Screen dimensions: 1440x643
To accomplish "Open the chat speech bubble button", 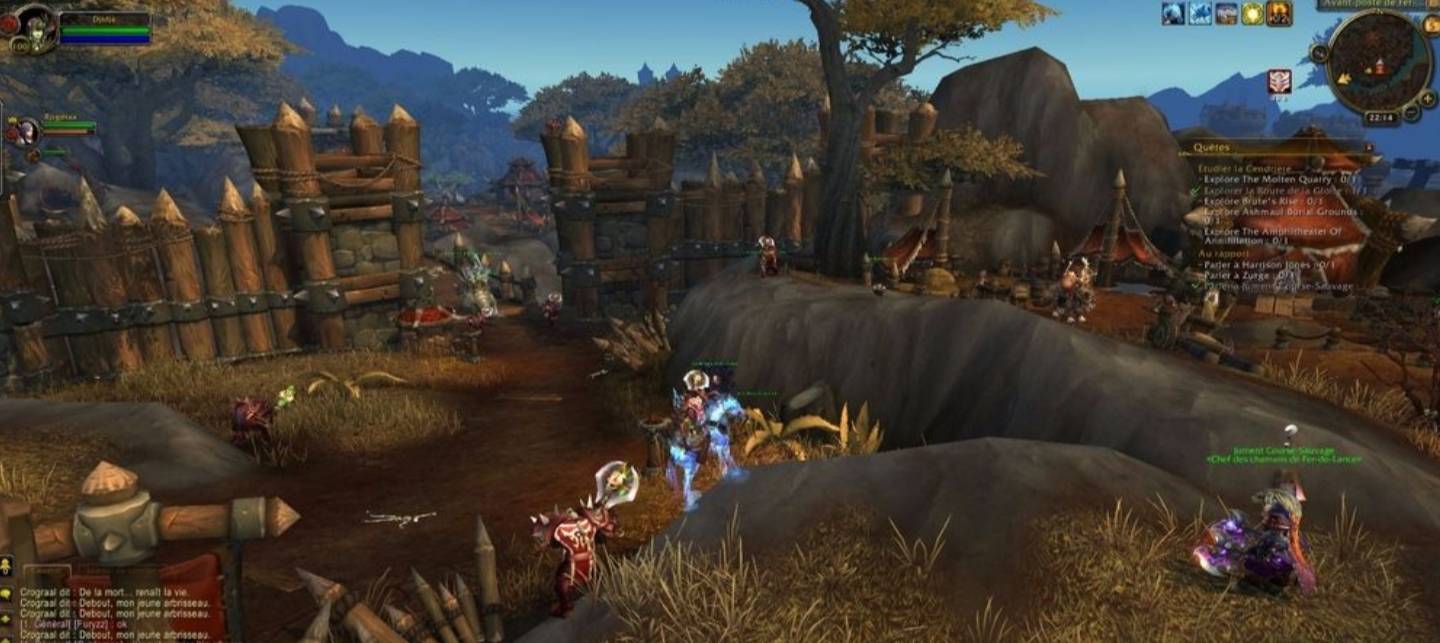I will [x=7, y=593].
